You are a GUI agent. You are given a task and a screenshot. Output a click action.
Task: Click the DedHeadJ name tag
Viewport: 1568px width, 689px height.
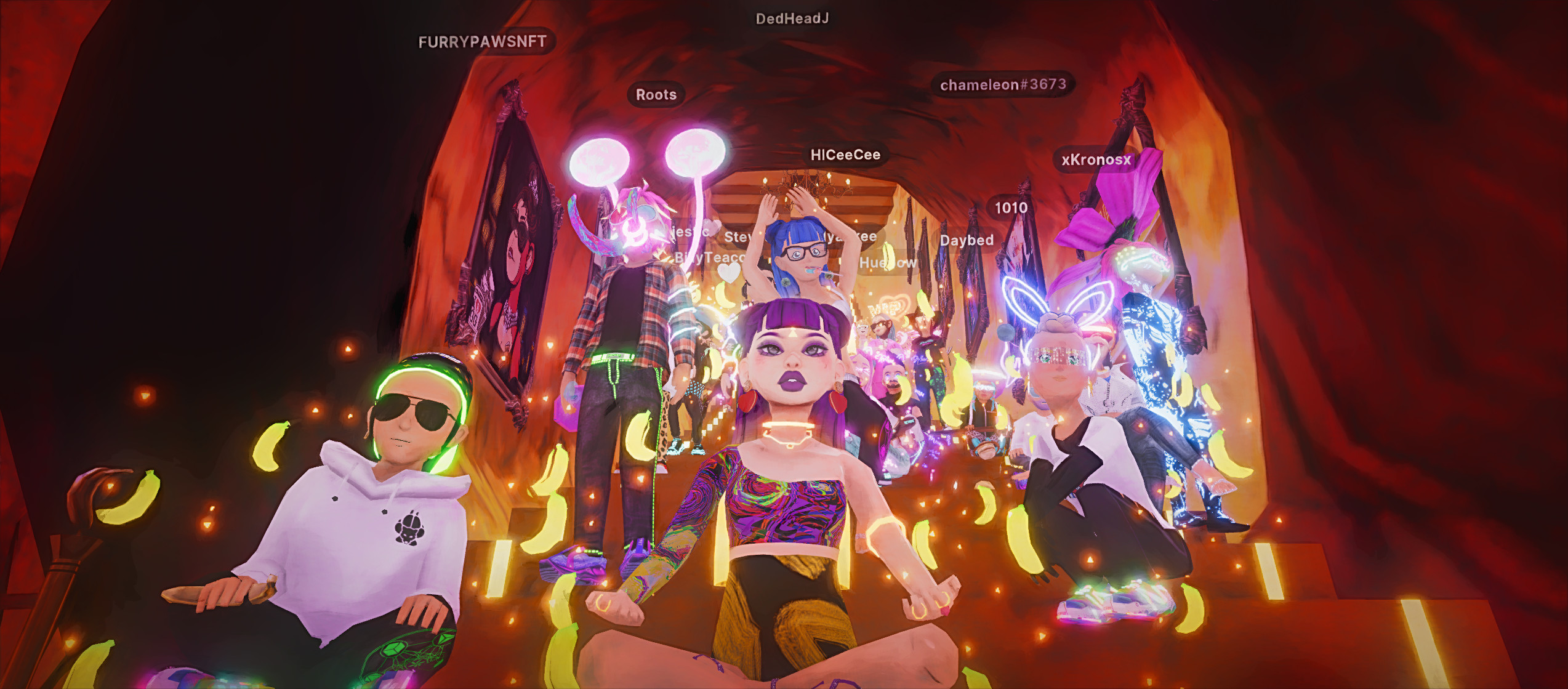pos(792,19)
